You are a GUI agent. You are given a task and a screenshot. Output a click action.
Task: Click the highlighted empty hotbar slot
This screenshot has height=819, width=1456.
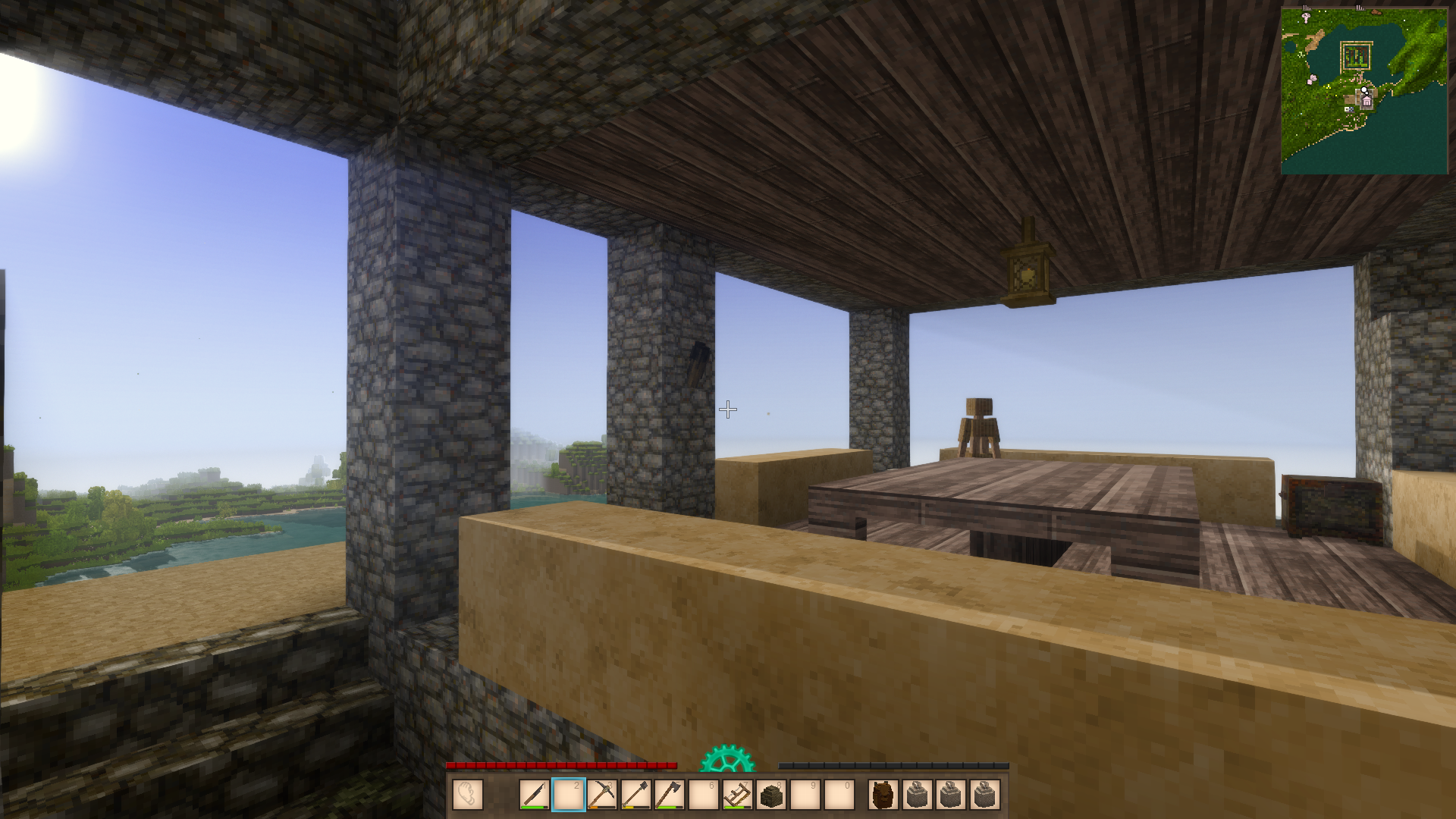tap(568, 795)
